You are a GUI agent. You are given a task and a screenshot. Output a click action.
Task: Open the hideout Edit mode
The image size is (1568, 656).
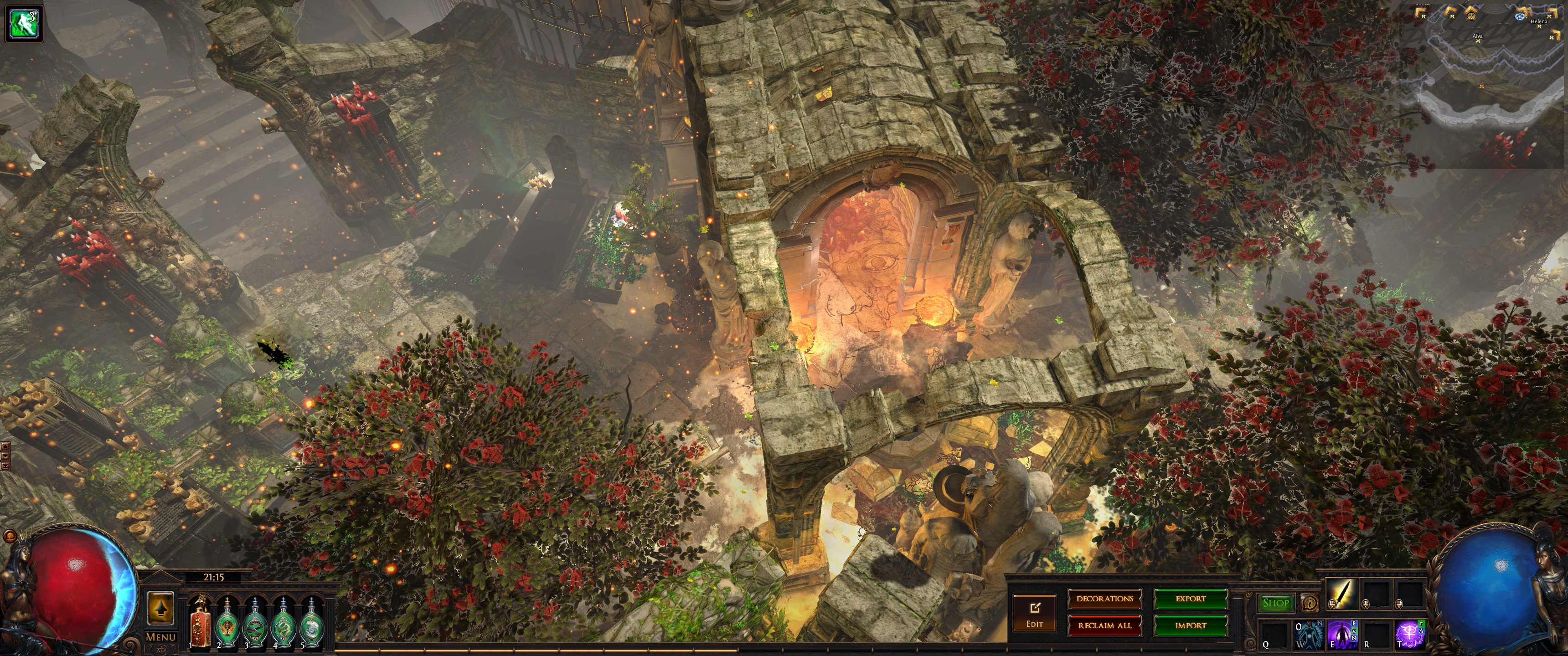click(1034, 613)
